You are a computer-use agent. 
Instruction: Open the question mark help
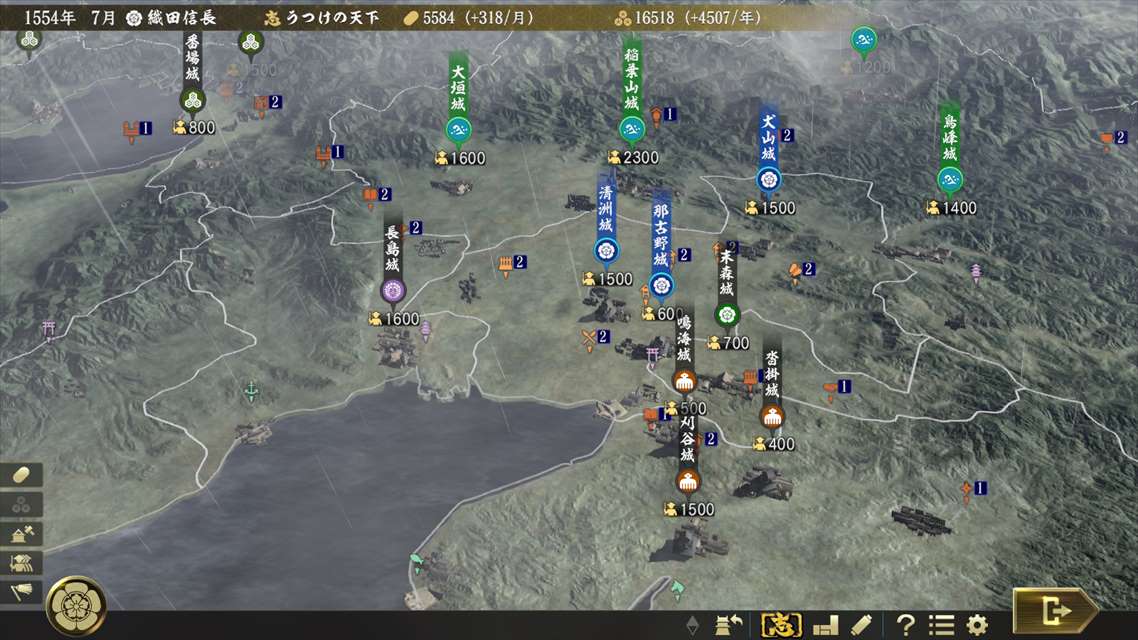(906, 625)
